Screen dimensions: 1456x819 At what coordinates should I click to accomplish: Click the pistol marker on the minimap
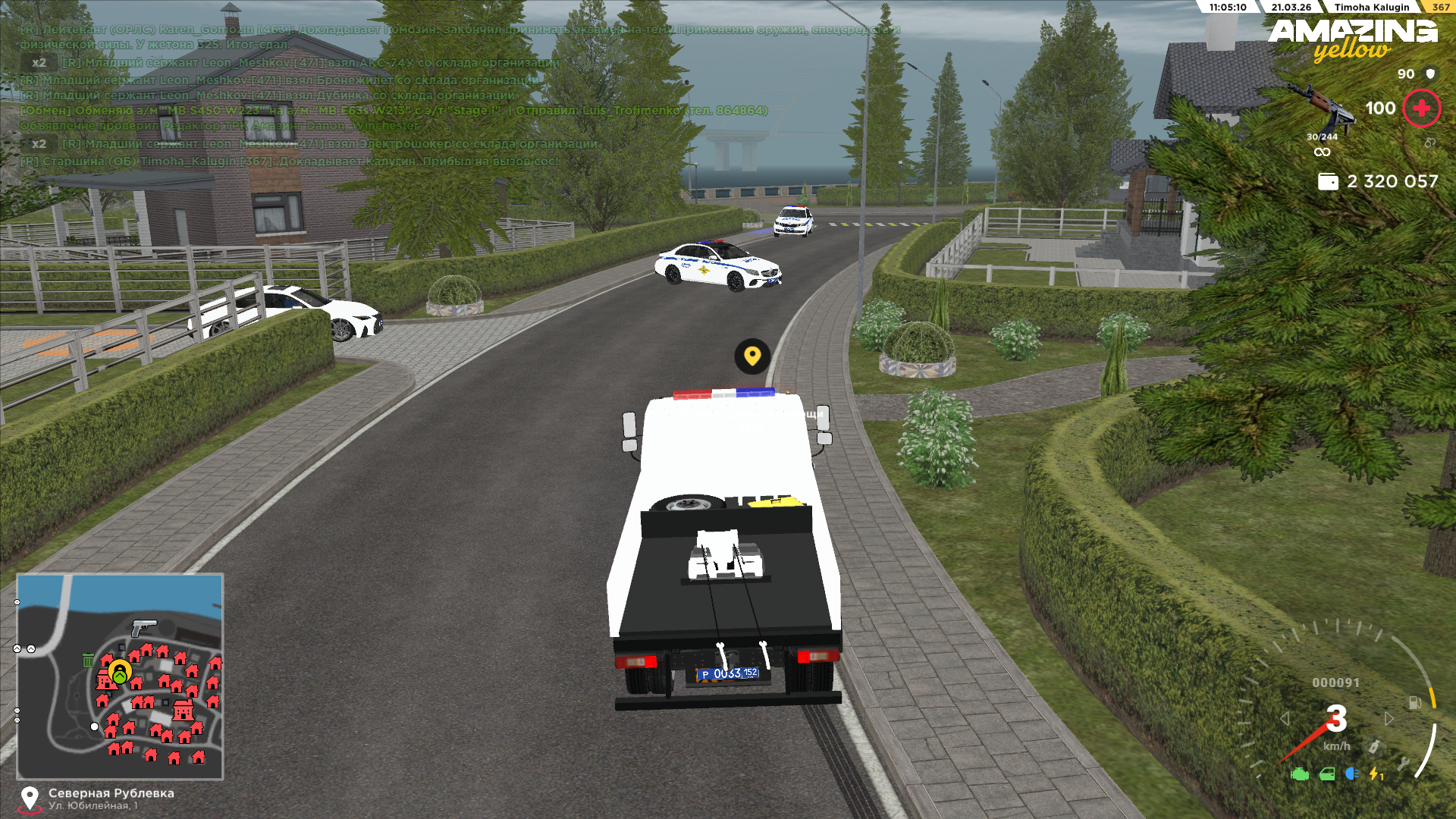click(x=143, y=627)
